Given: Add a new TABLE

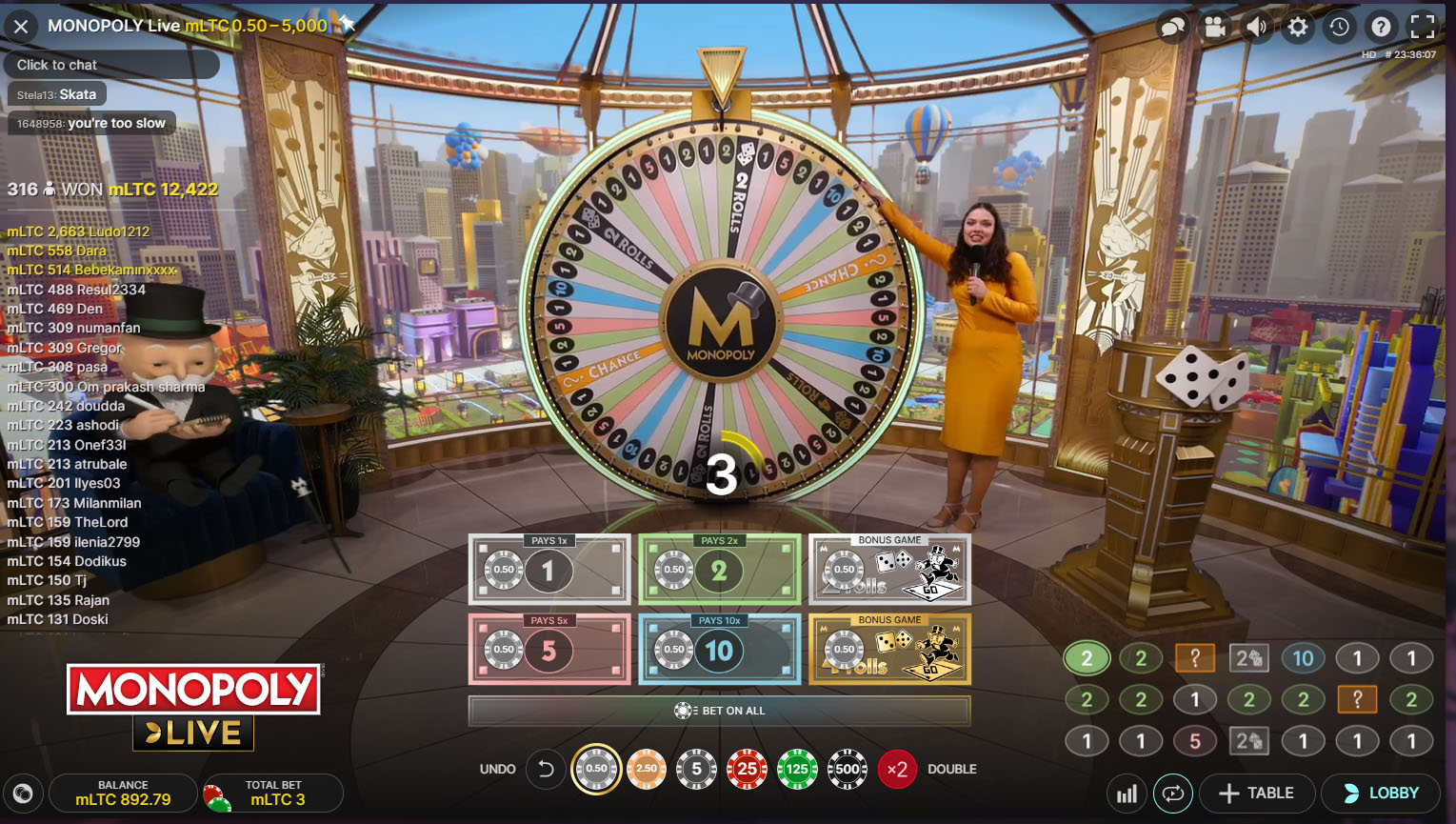Looking at the screenshot, I should [1257, 793].
